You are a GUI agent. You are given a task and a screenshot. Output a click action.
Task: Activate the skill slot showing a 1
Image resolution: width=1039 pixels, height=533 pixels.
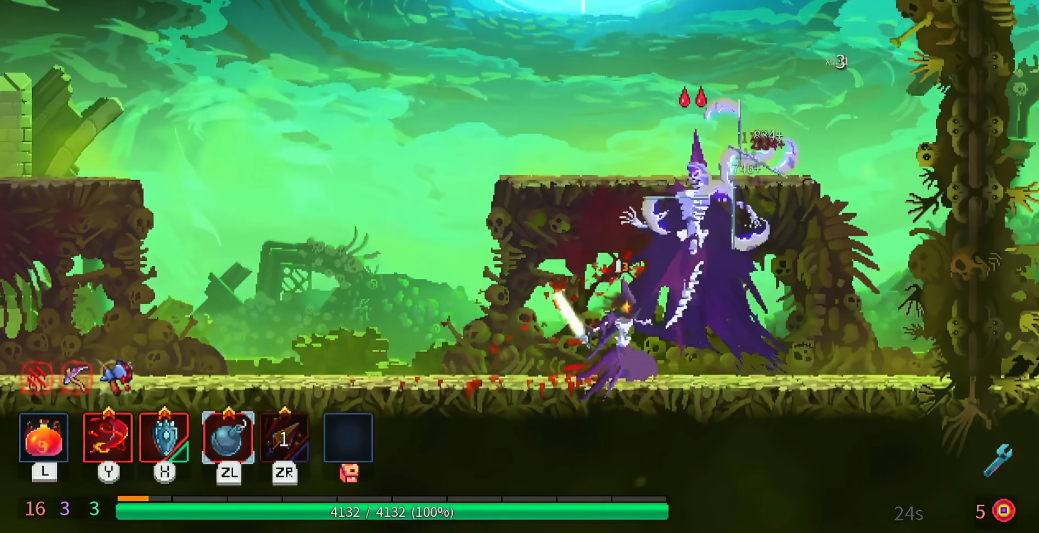(x=285, y=438)
